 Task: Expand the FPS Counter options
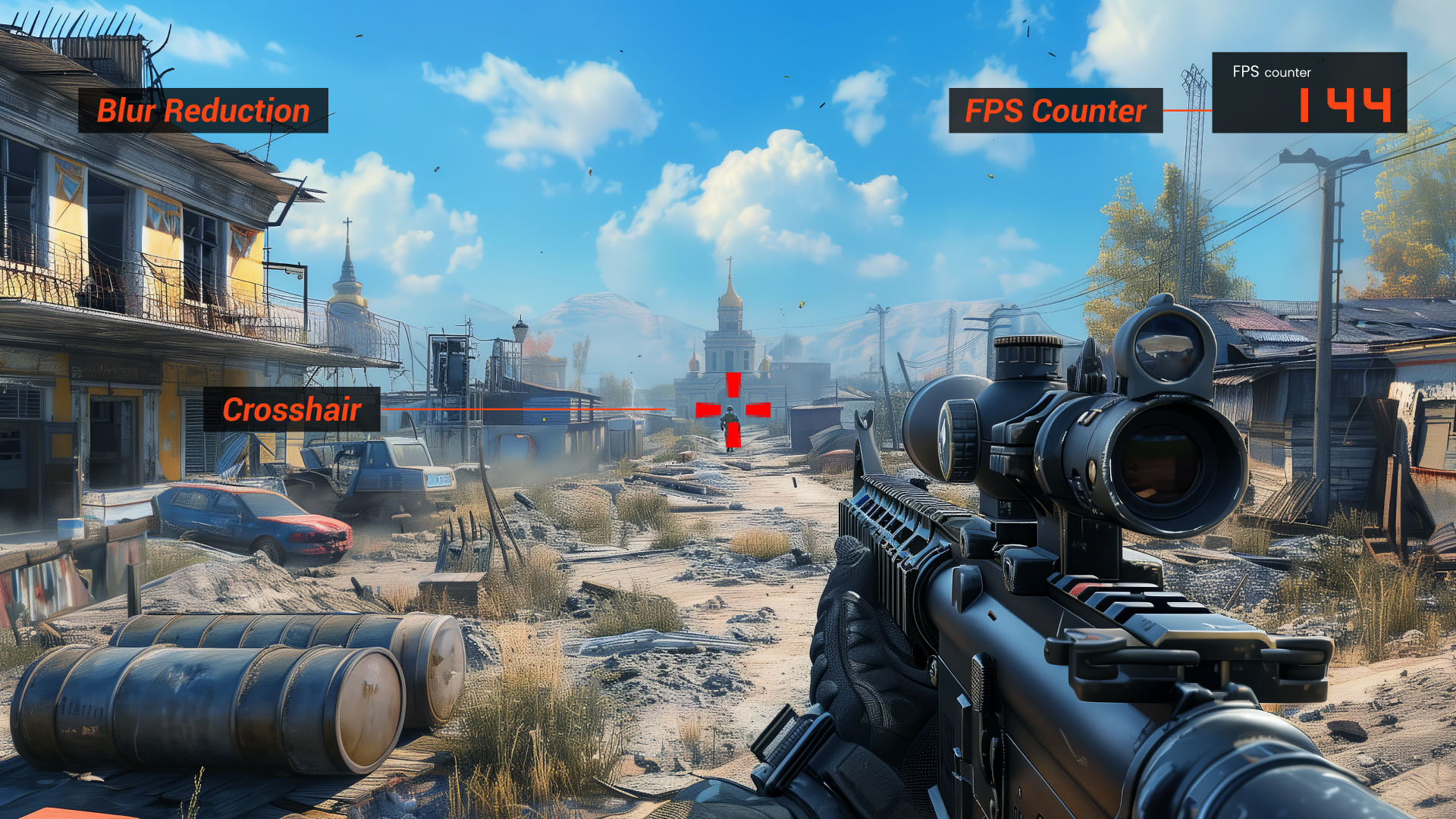(x=1054, y=112)
